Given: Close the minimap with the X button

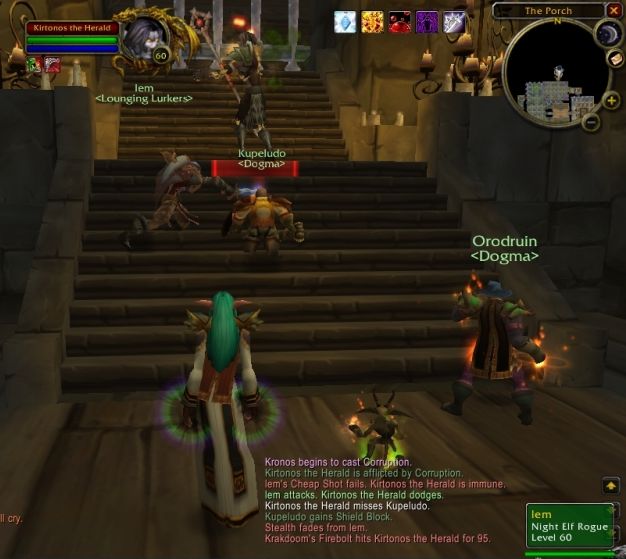Looking at the screenshot, I should point(613,11).
